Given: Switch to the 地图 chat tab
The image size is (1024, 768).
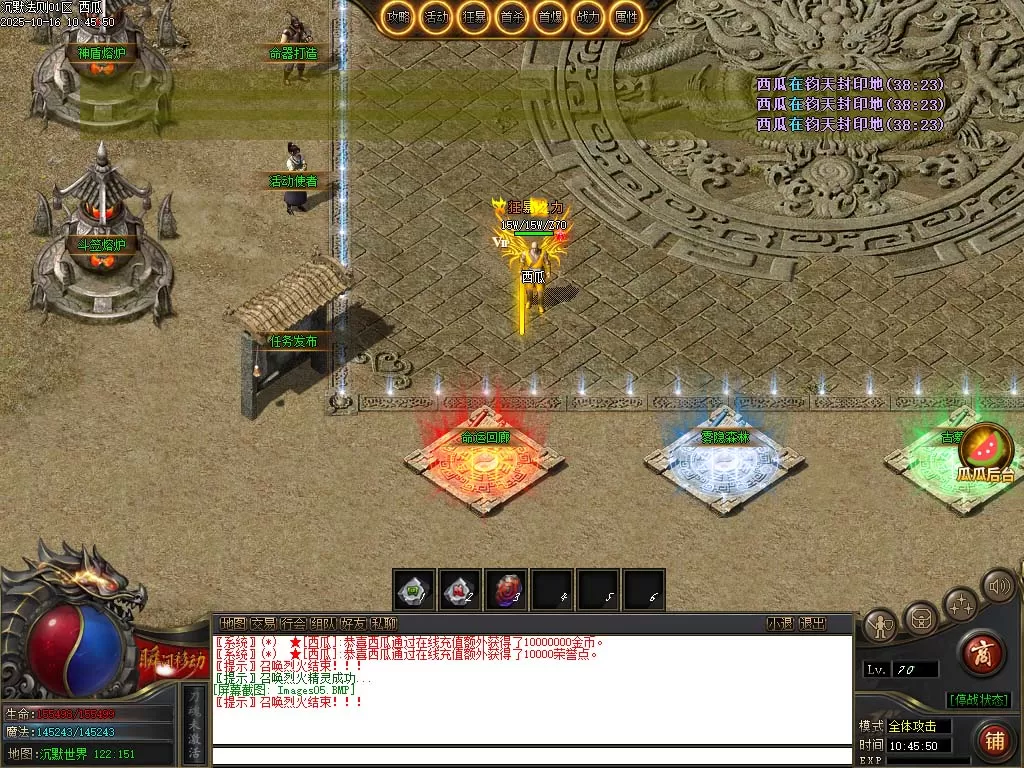Looking at the screenshot, I should coord(233,623).
